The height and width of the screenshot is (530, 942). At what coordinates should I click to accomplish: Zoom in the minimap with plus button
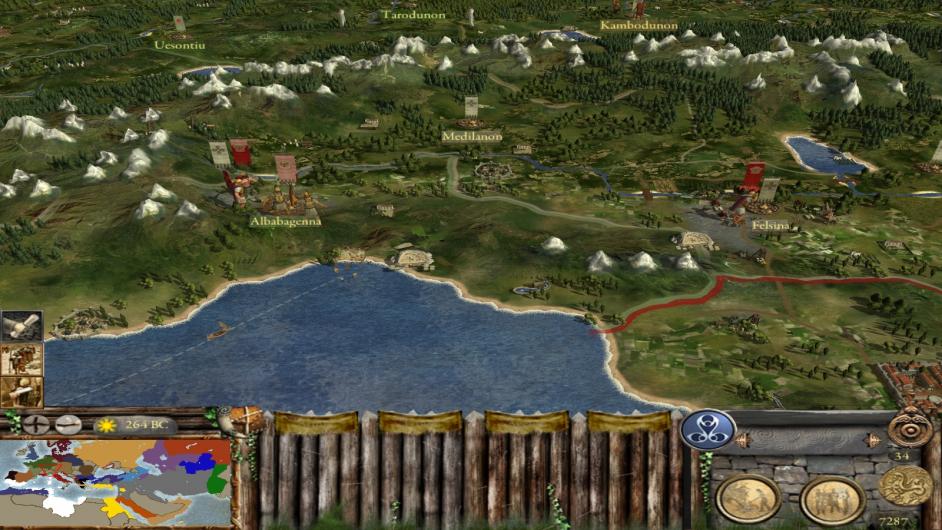pyautogui.click(x=37, y=424)
